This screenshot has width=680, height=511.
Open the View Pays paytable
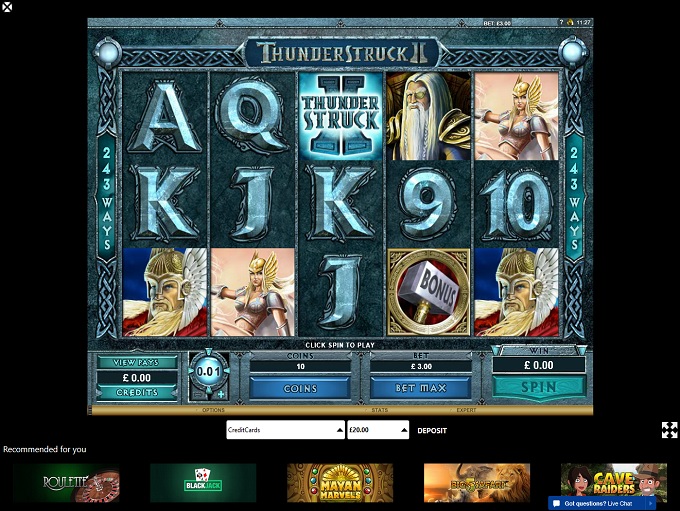pos(136,362)
